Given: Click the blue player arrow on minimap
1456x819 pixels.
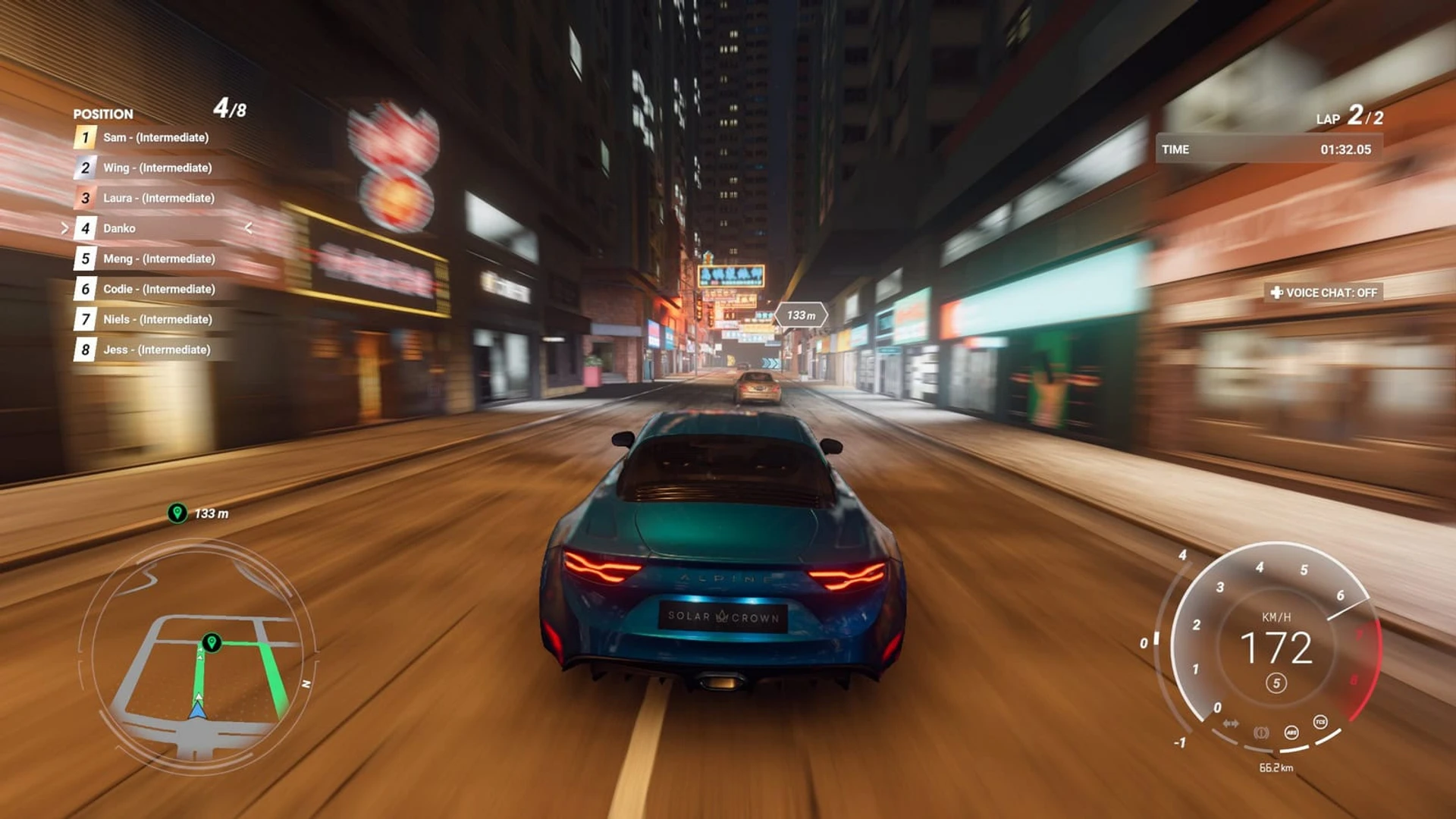Looking at the screenshot, I should pyautogui.click(x=198, y=710).
